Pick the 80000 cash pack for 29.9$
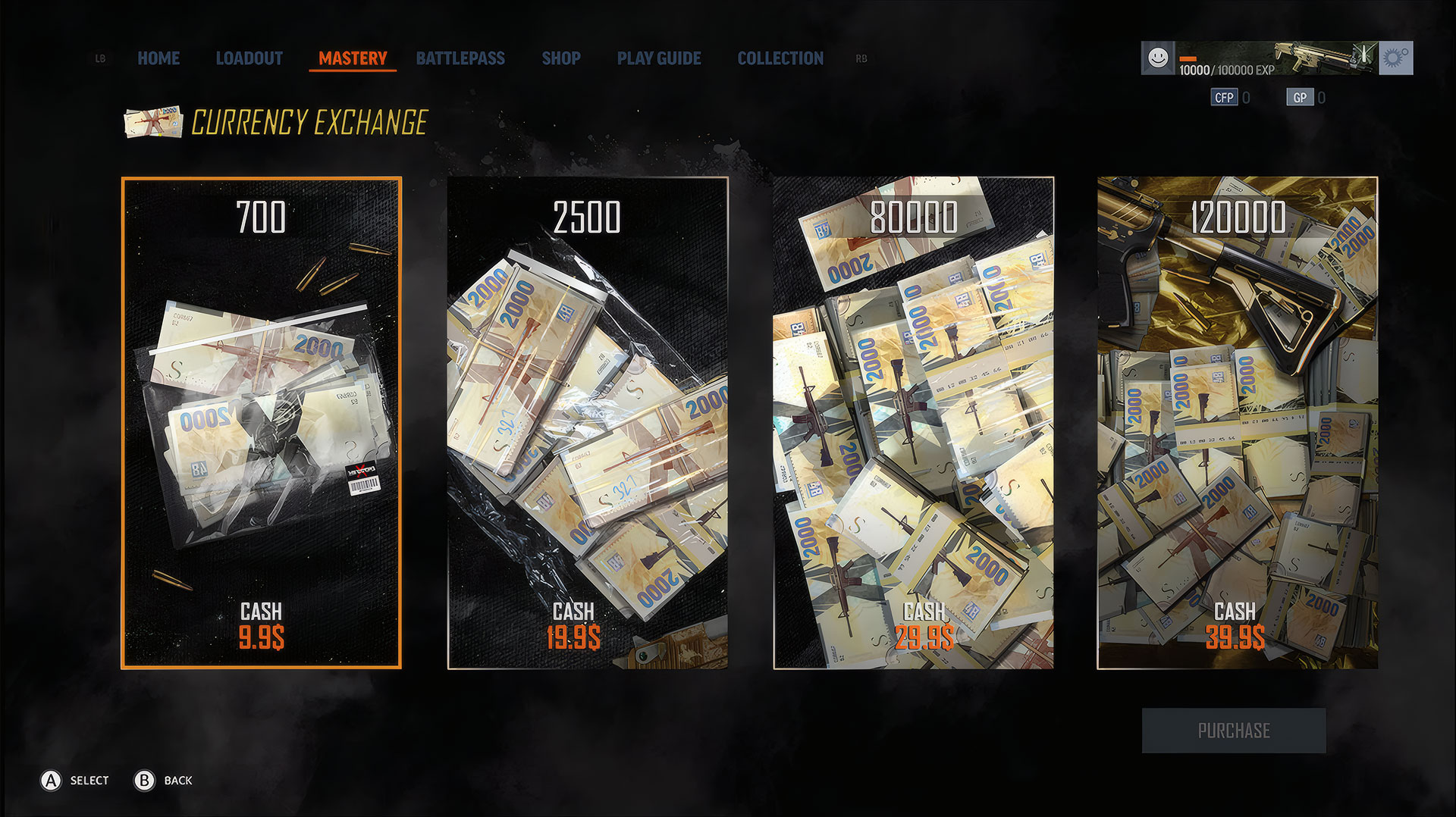The width and height of the screenshot is (1456, 817). click(x=913, y=423)
